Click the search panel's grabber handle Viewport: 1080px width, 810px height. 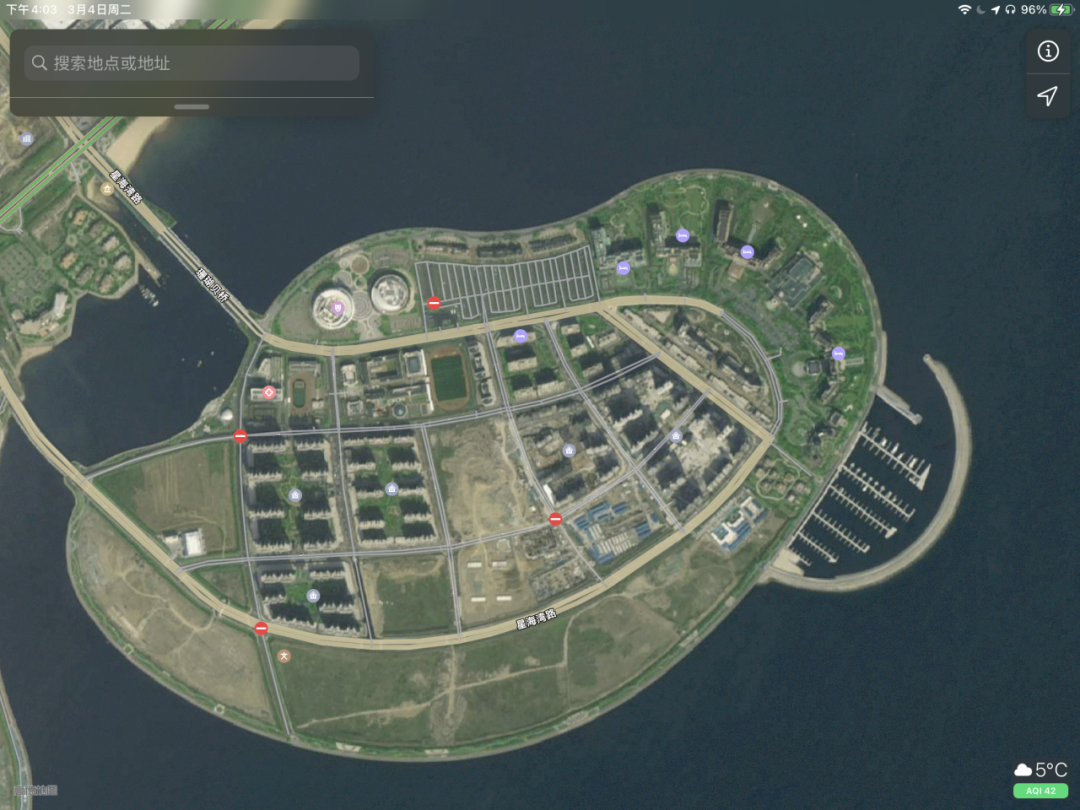pyautogui.click(x=192, y=106)
